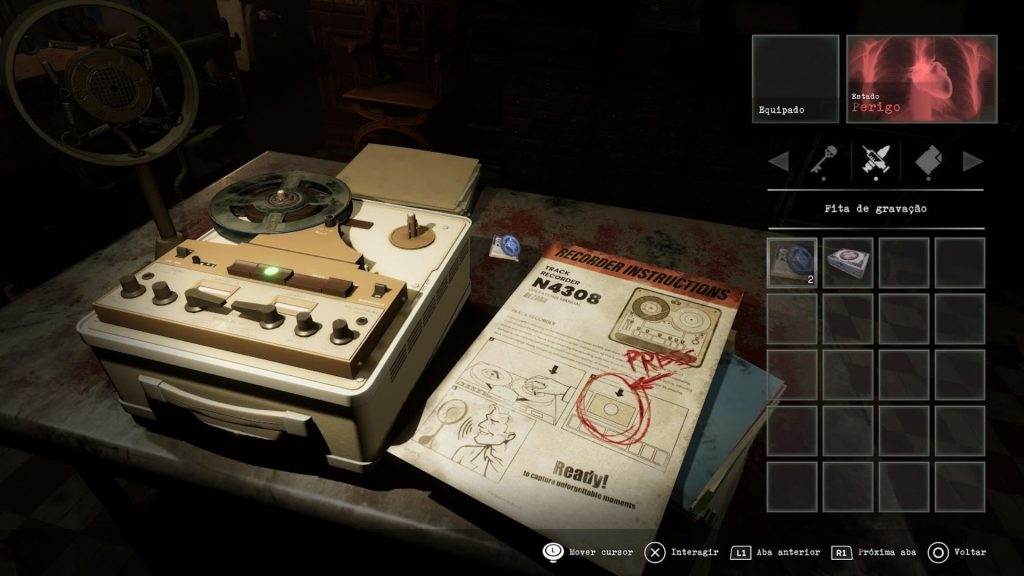Open the files folder tab
Image resolution: width=1024 pixels, height=576 pixels.
point(929,160)
